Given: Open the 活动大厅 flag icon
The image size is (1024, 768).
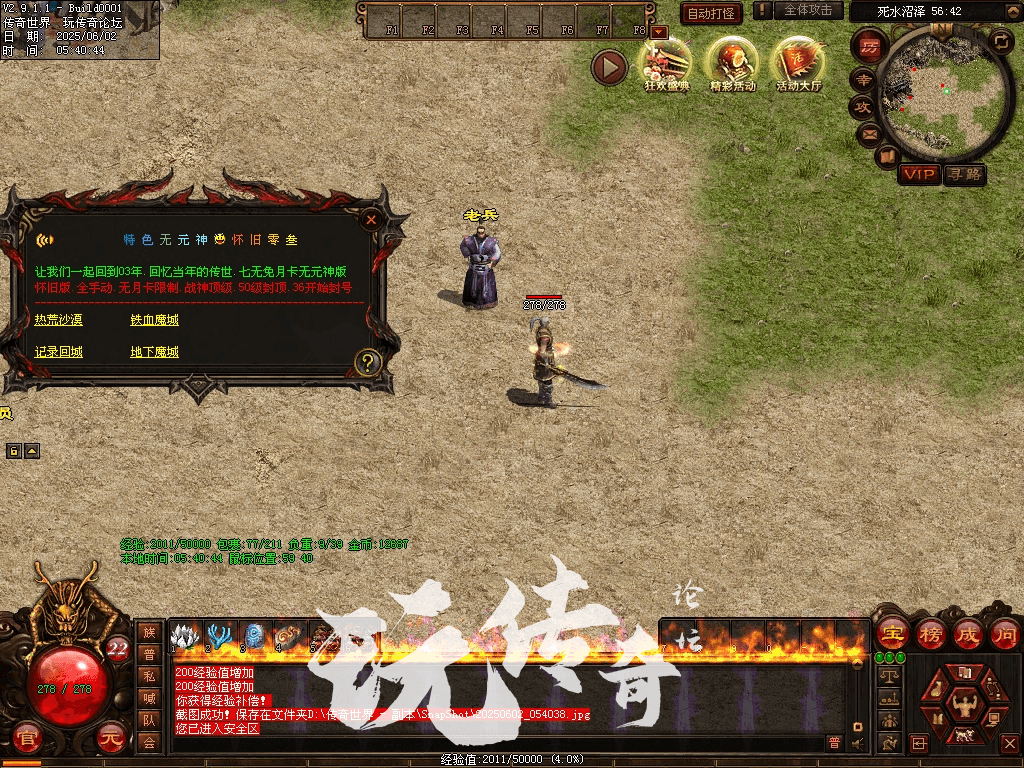Looking at the screenshot, I should tap(798, 63).
